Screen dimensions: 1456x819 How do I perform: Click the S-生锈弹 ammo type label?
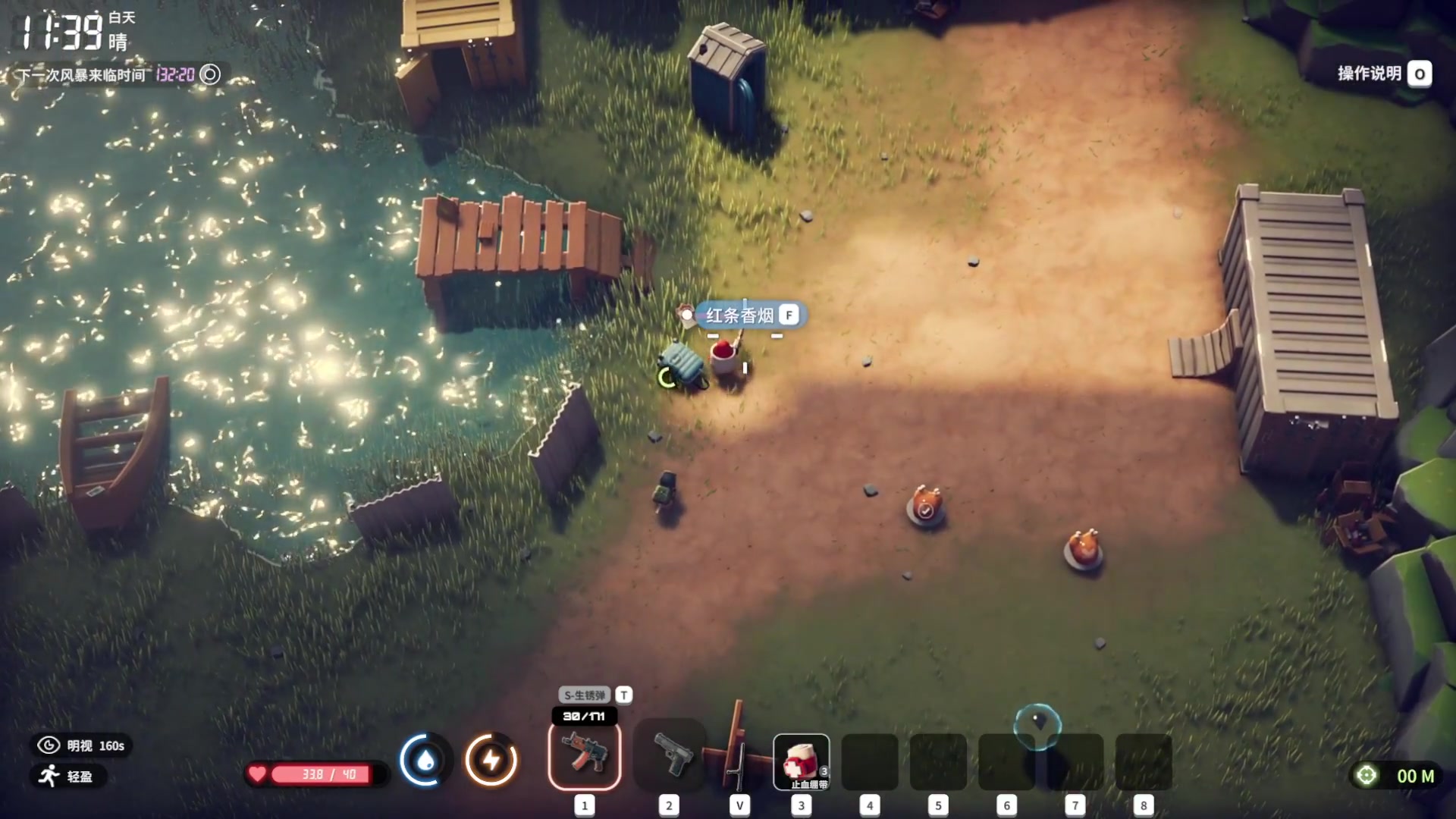click(x=585, y=695)
